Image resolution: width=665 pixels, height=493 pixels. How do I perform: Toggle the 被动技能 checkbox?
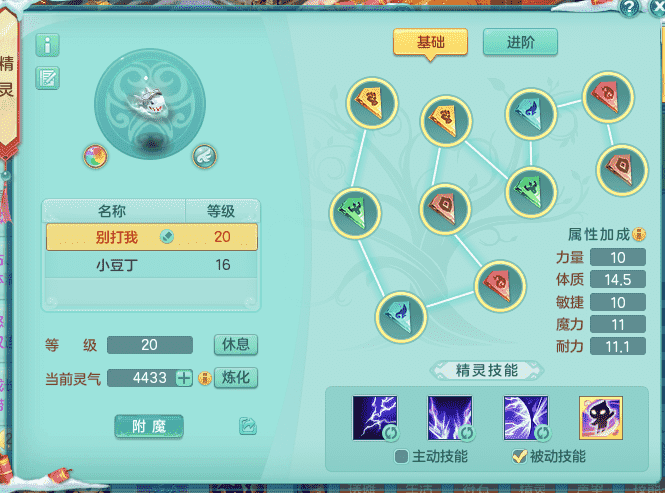518,457
